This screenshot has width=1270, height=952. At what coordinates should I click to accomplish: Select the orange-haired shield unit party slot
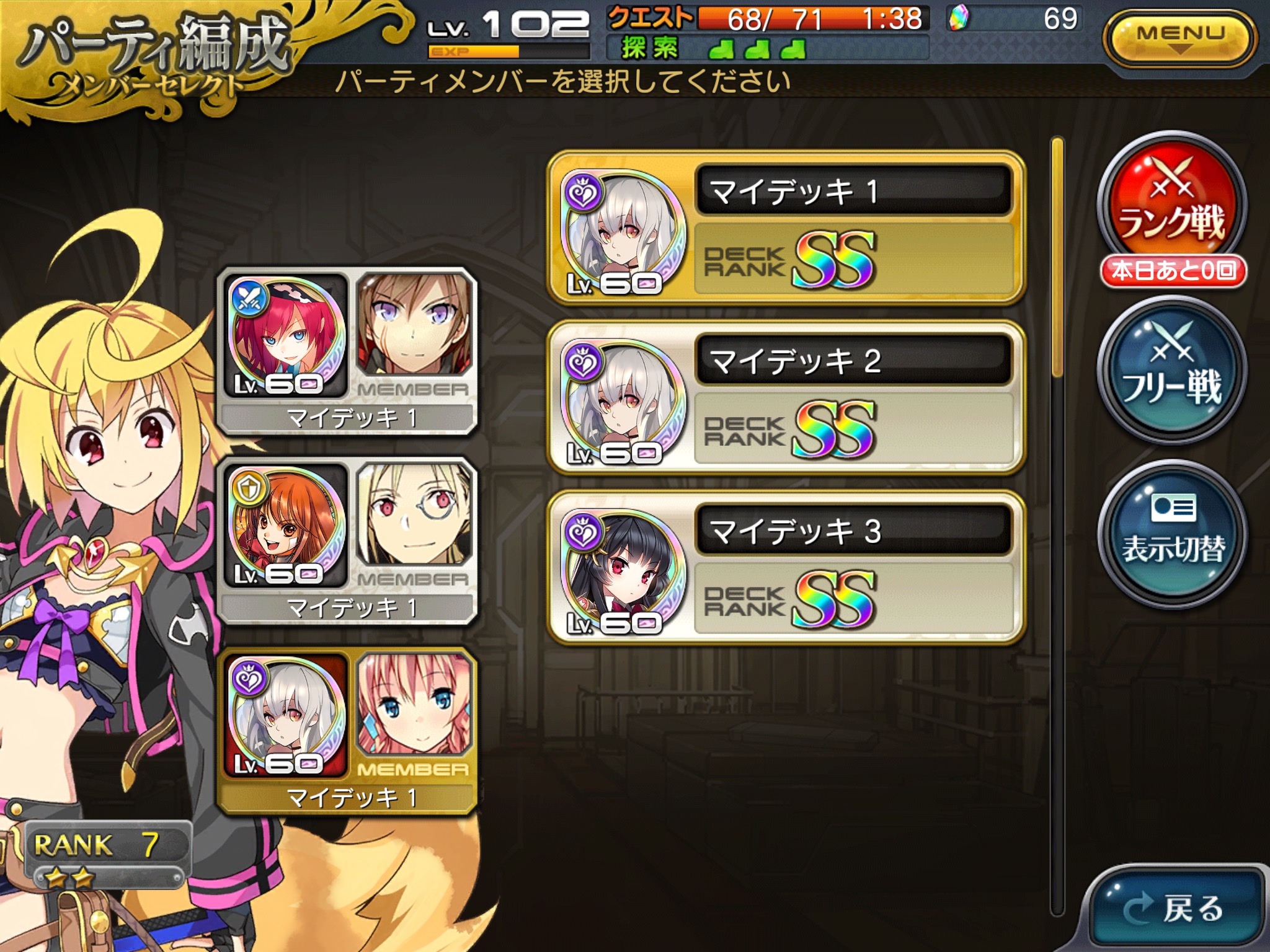[347, 540]
